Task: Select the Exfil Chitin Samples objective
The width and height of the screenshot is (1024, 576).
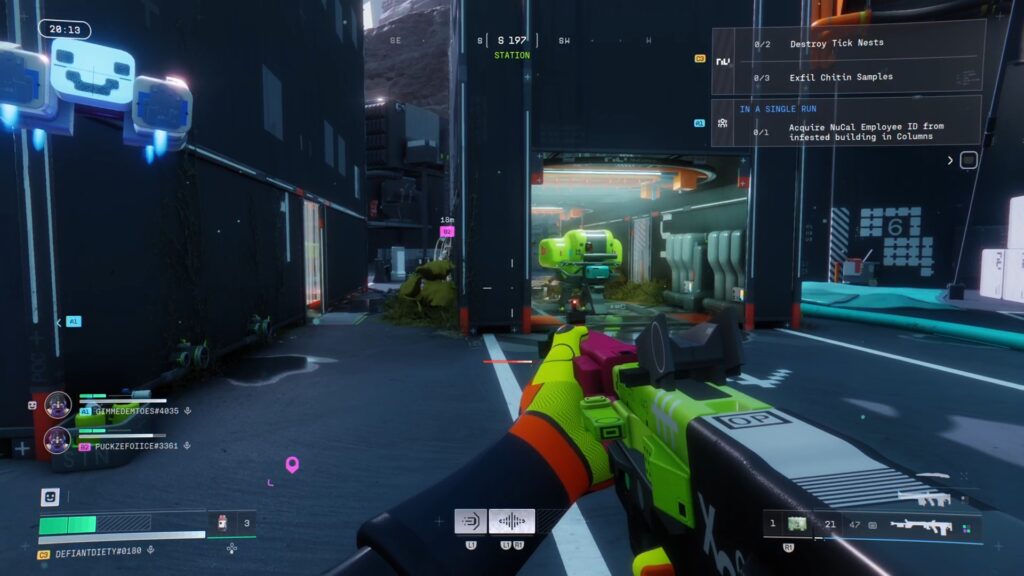Action: [x=841, y=77]
